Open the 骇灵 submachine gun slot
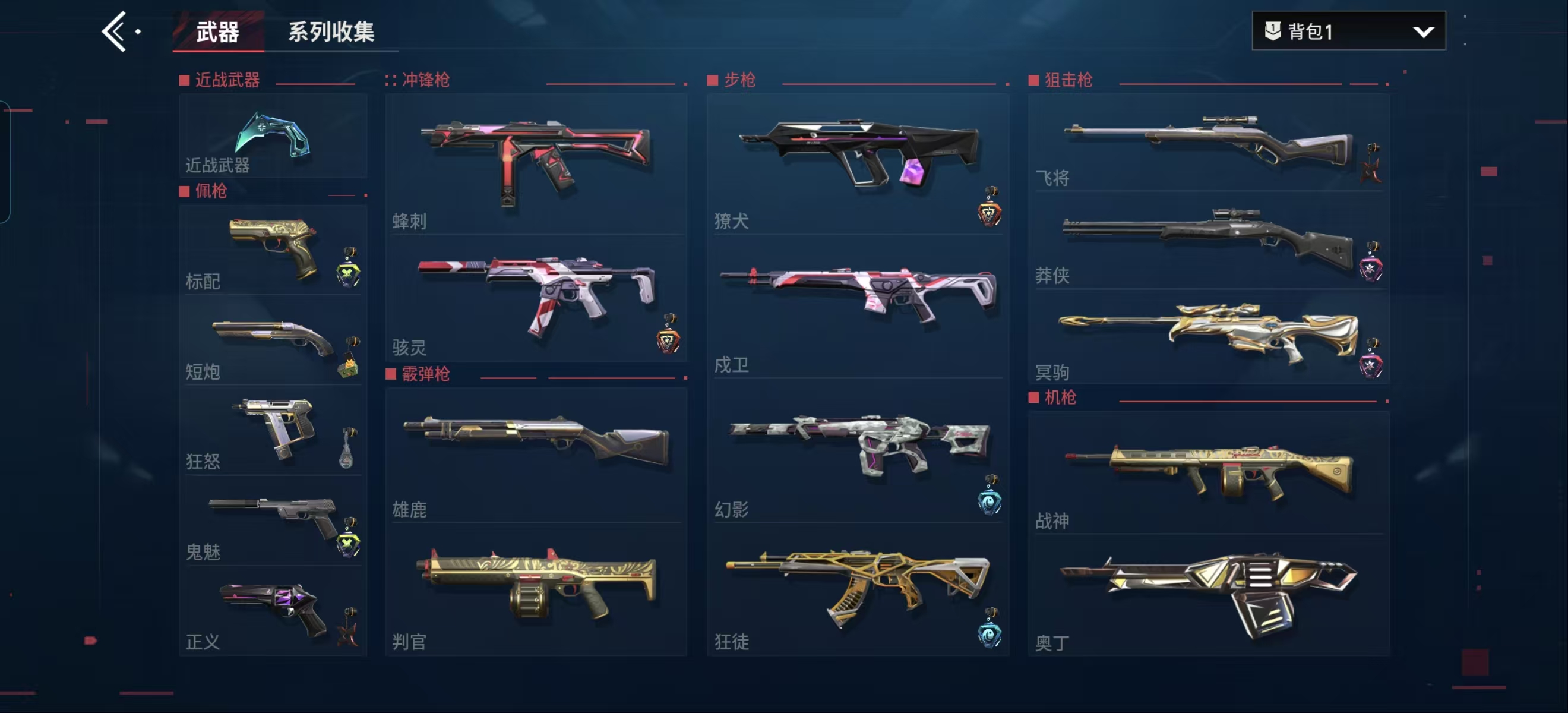1568x713 pixels. [536, 298]
